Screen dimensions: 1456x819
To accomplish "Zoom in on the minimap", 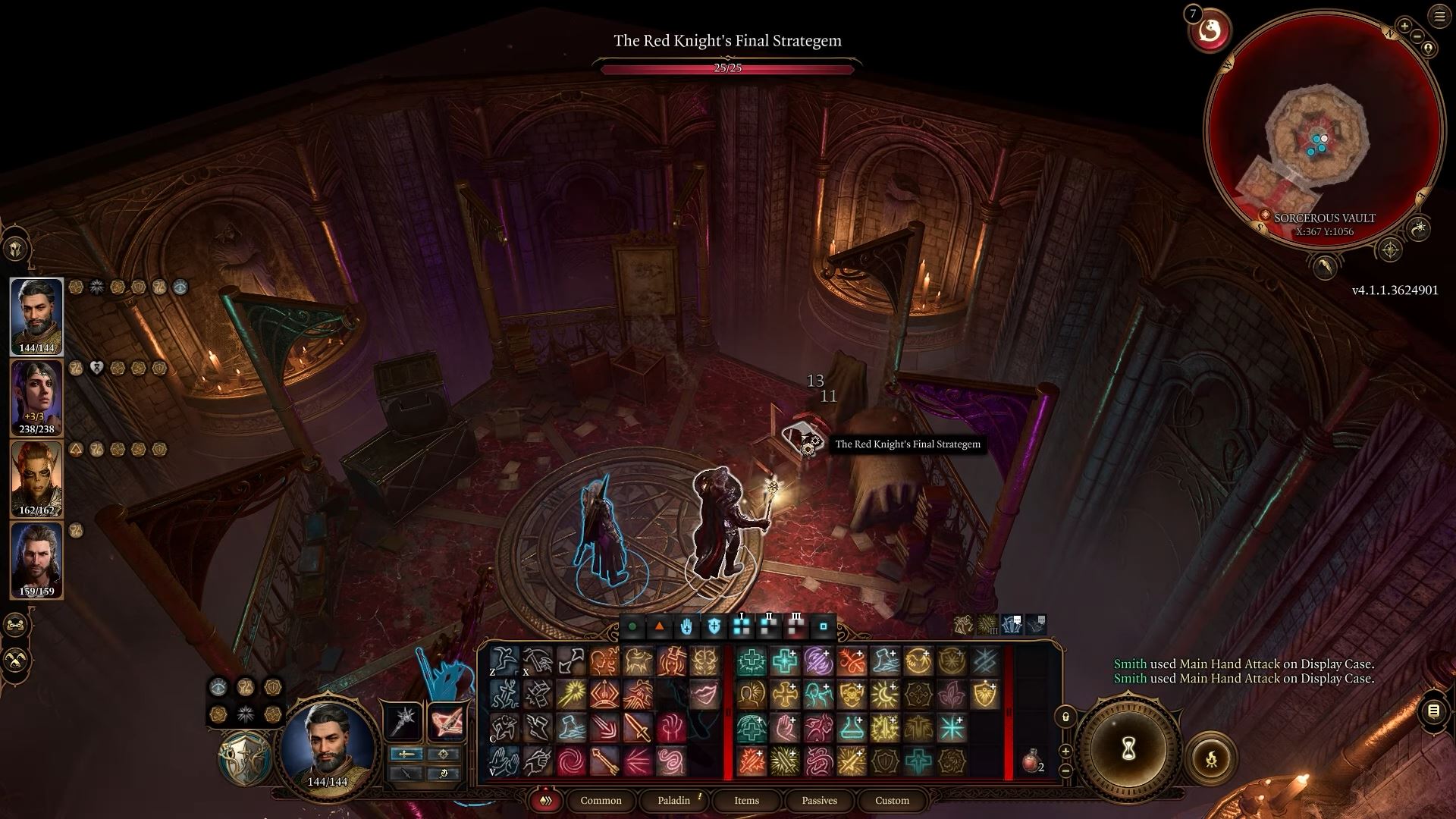I will 1404,27.
